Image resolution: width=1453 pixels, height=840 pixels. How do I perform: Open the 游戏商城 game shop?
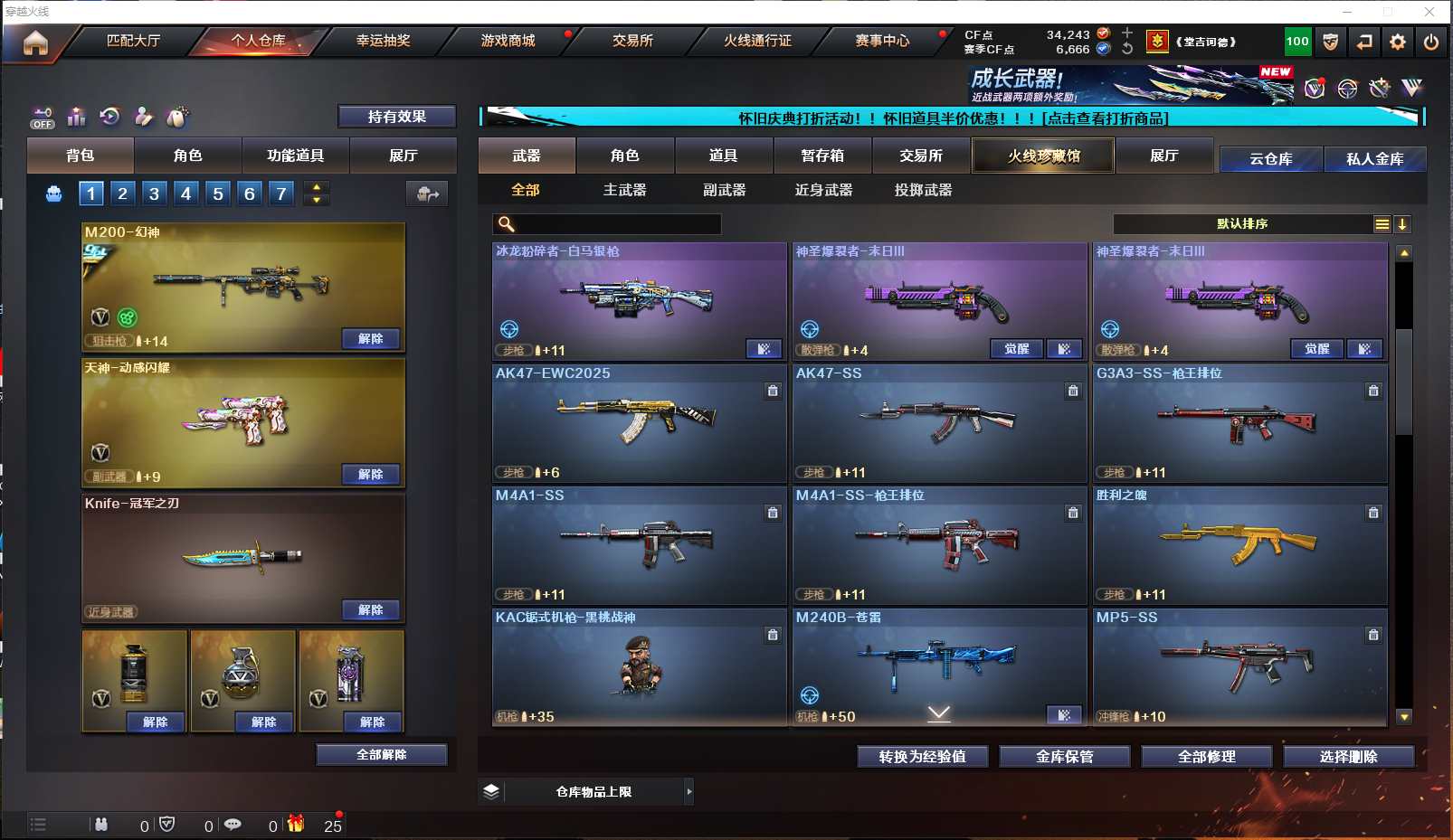point(508,41)
